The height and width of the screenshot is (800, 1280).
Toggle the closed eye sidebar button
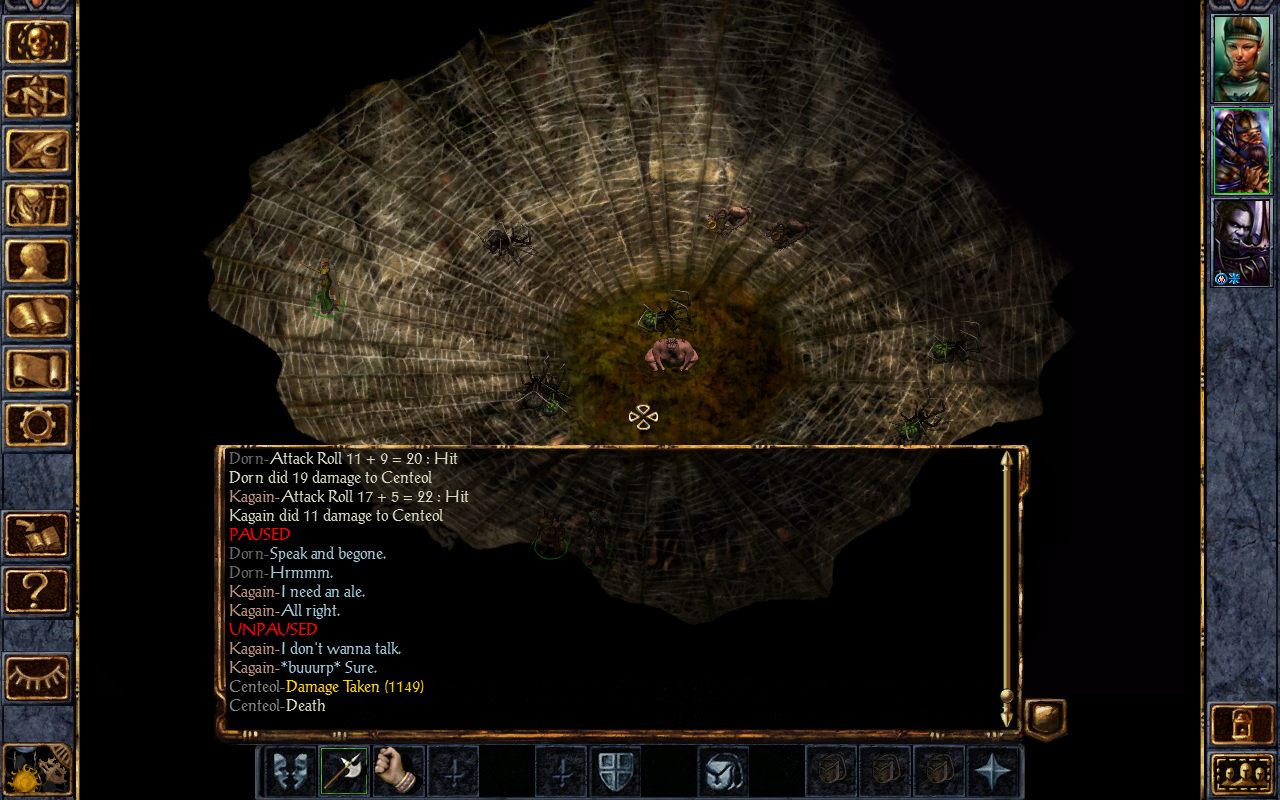tap(38, 678)
